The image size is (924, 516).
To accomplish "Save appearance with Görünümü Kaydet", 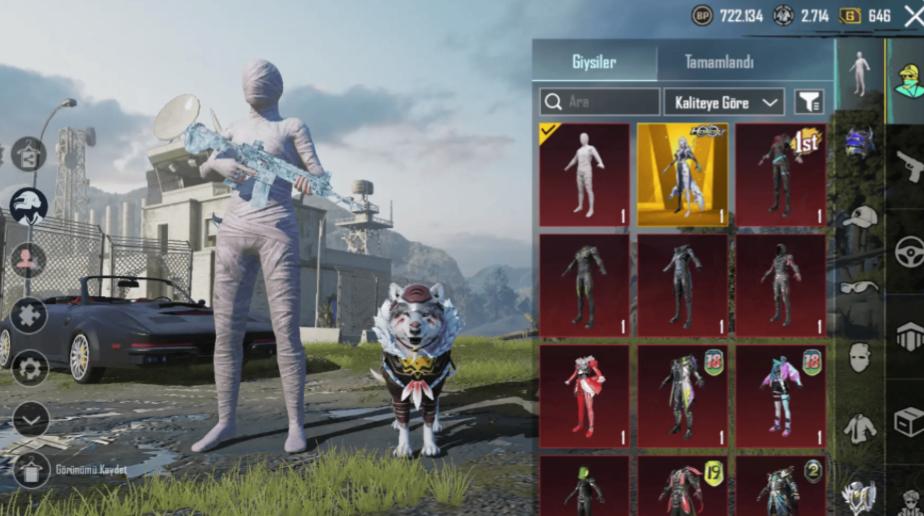I will (30, 469).
